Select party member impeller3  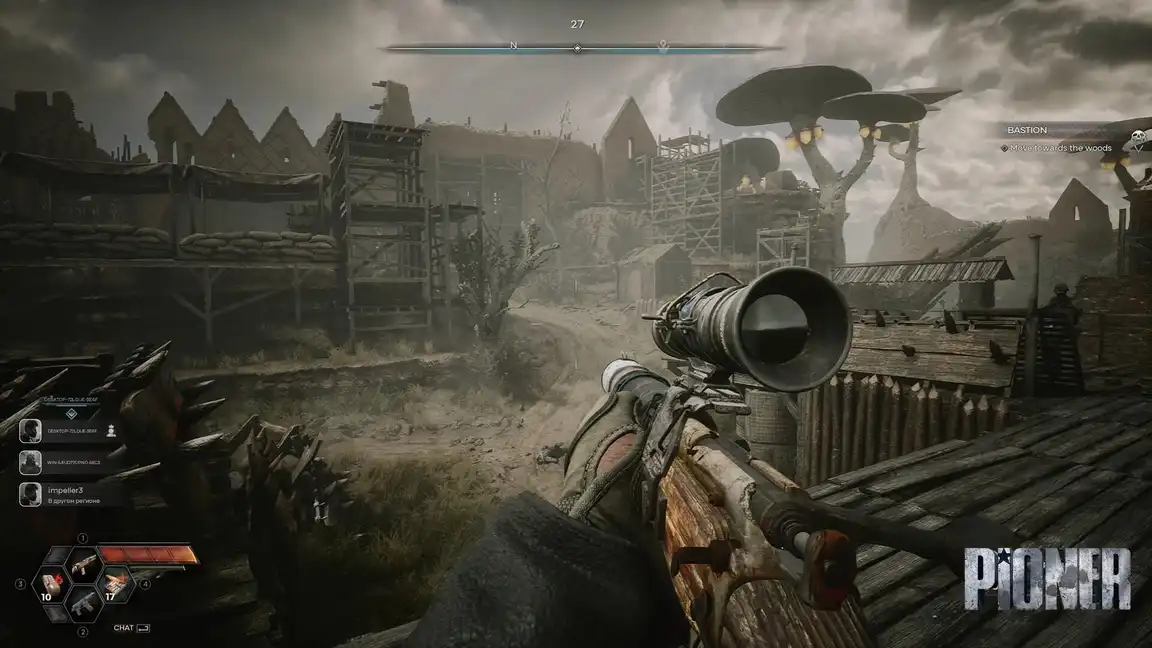point(70,493)
